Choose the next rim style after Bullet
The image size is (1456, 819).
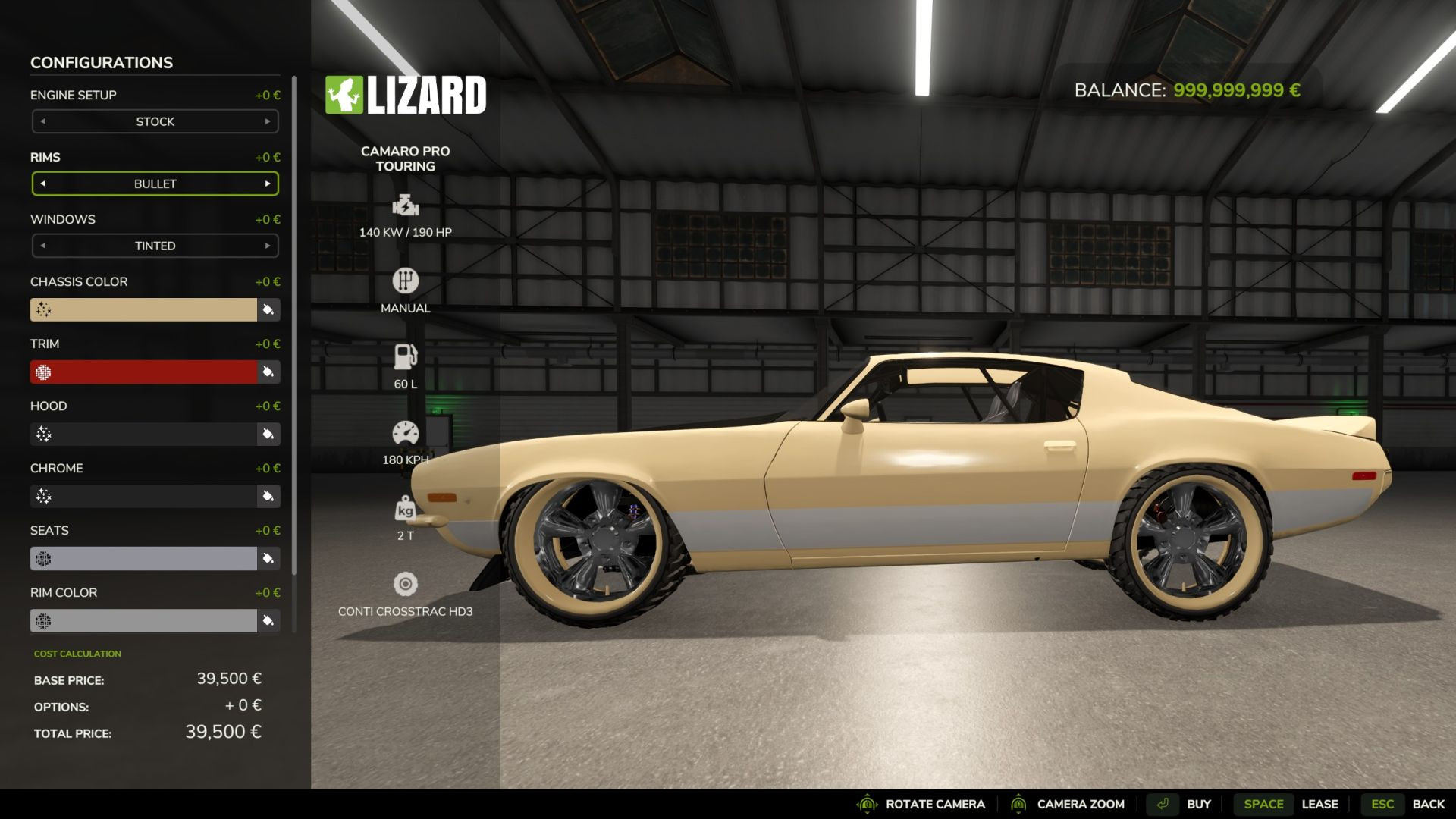(x=268, y=184)
